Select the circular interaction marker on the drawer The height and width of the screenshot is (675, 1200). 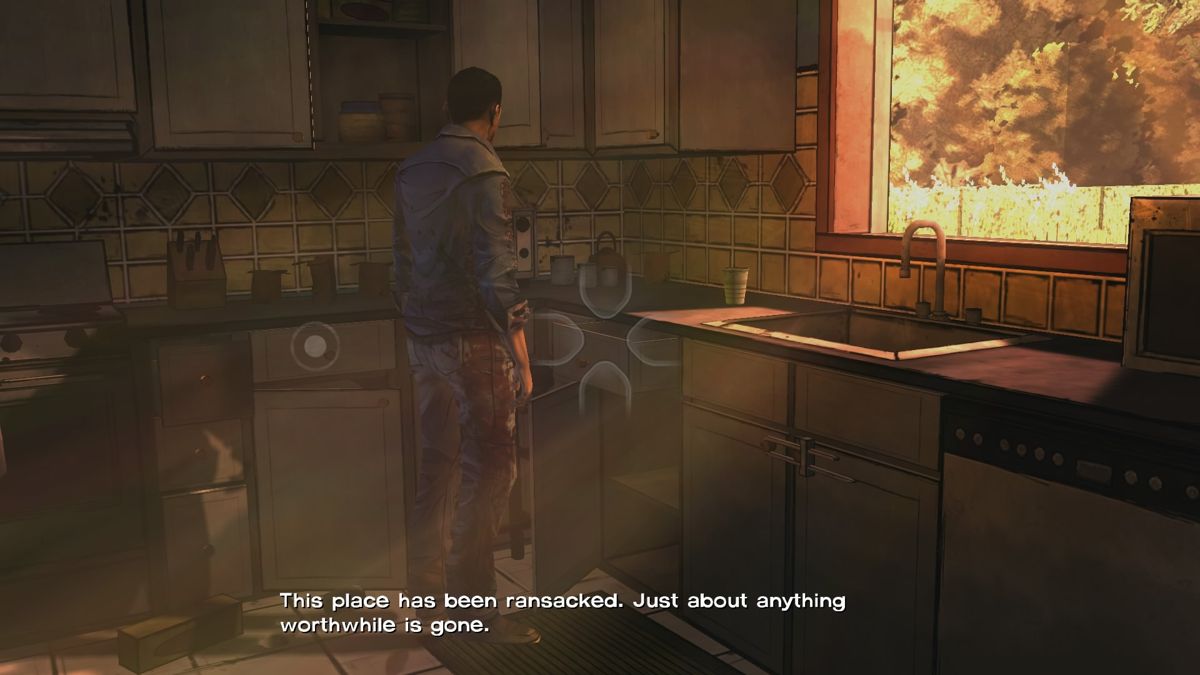coord(314,346)
